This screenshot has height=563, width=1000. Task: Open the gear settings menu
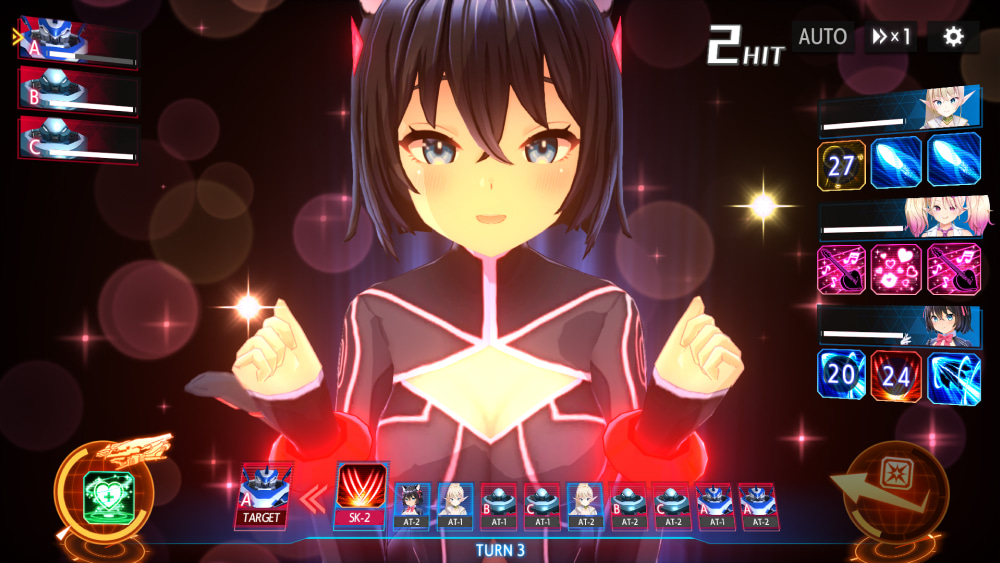point(953,37)
